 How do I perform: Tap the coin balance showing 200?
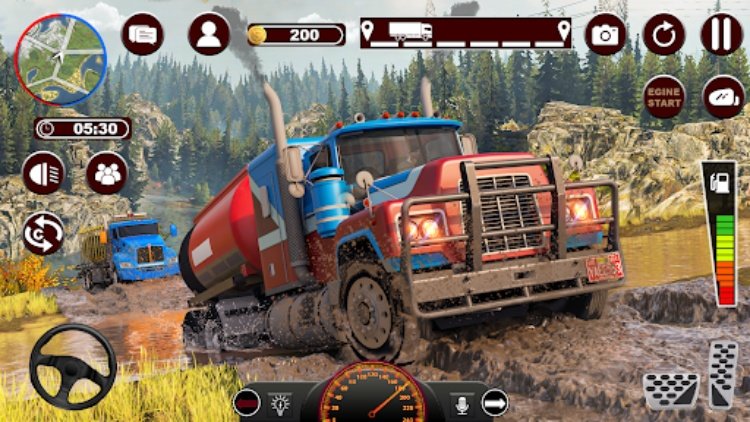[x=296, y=35]
